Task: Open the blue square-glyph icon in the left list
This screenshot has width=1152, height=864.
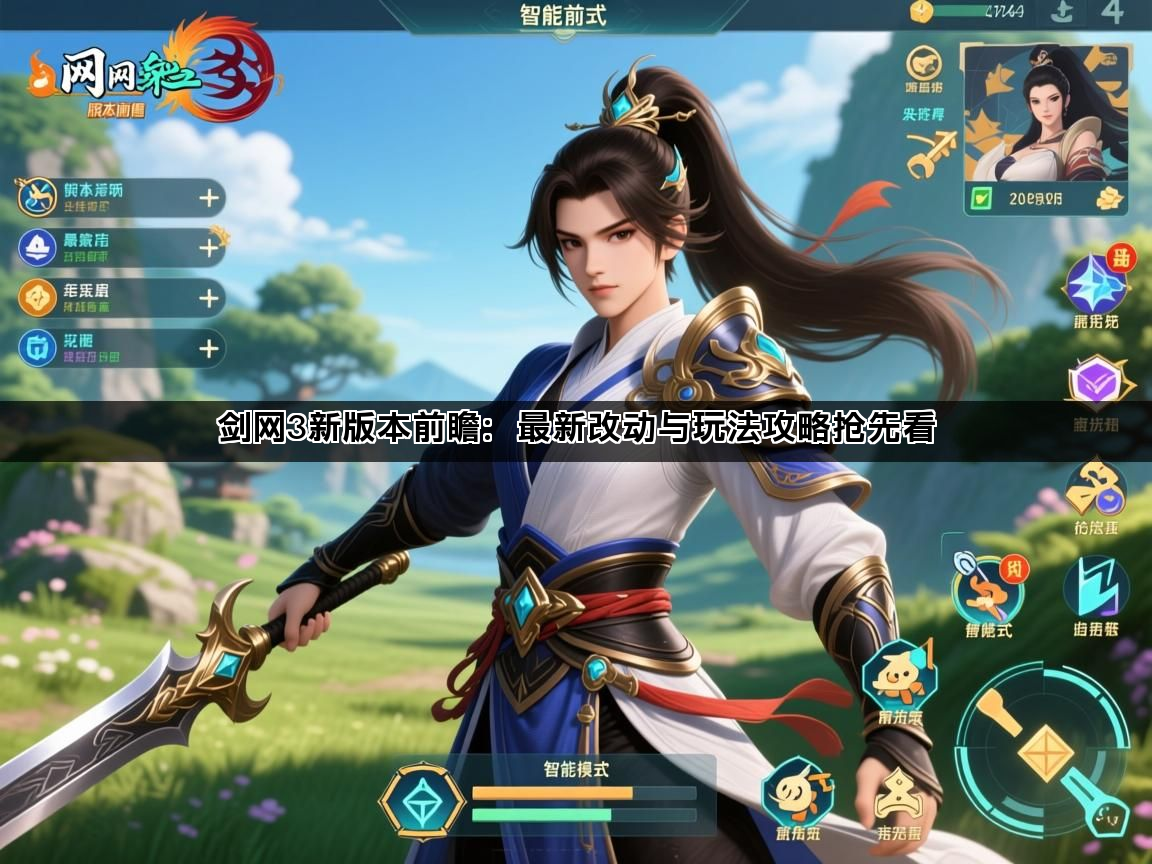Action: click(37, 347)
